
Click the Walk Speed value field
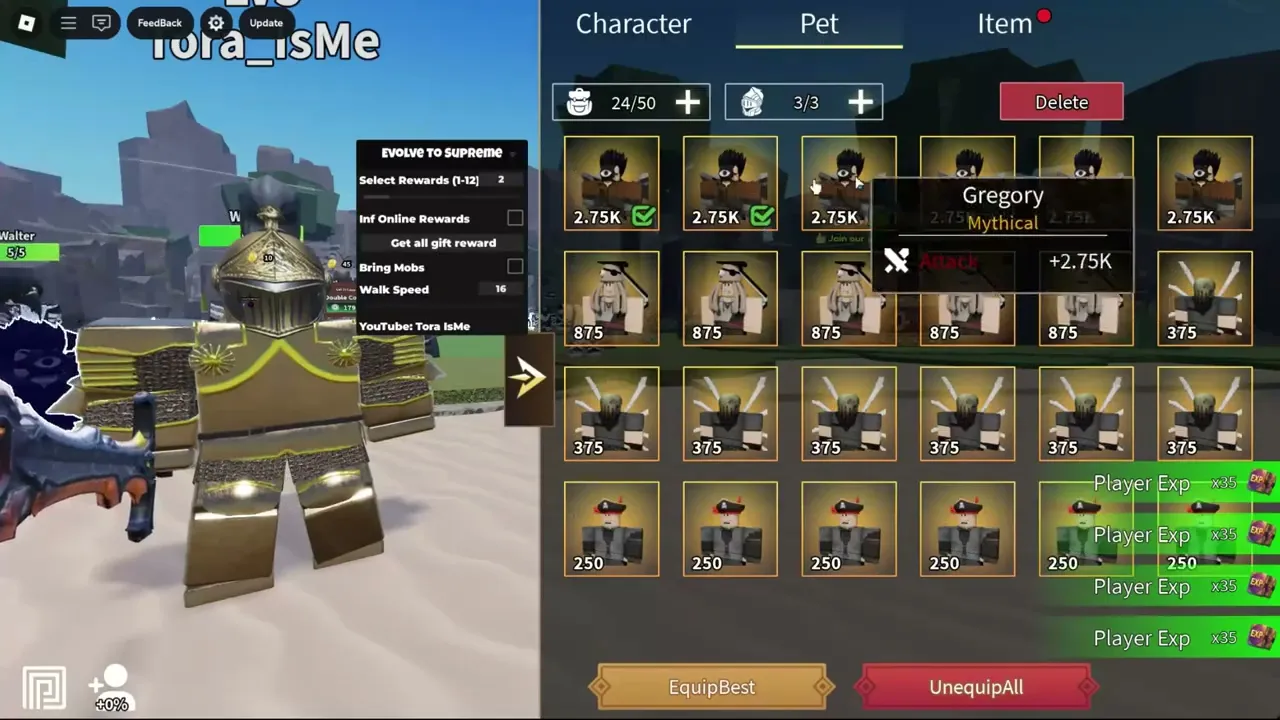[500, 289]
